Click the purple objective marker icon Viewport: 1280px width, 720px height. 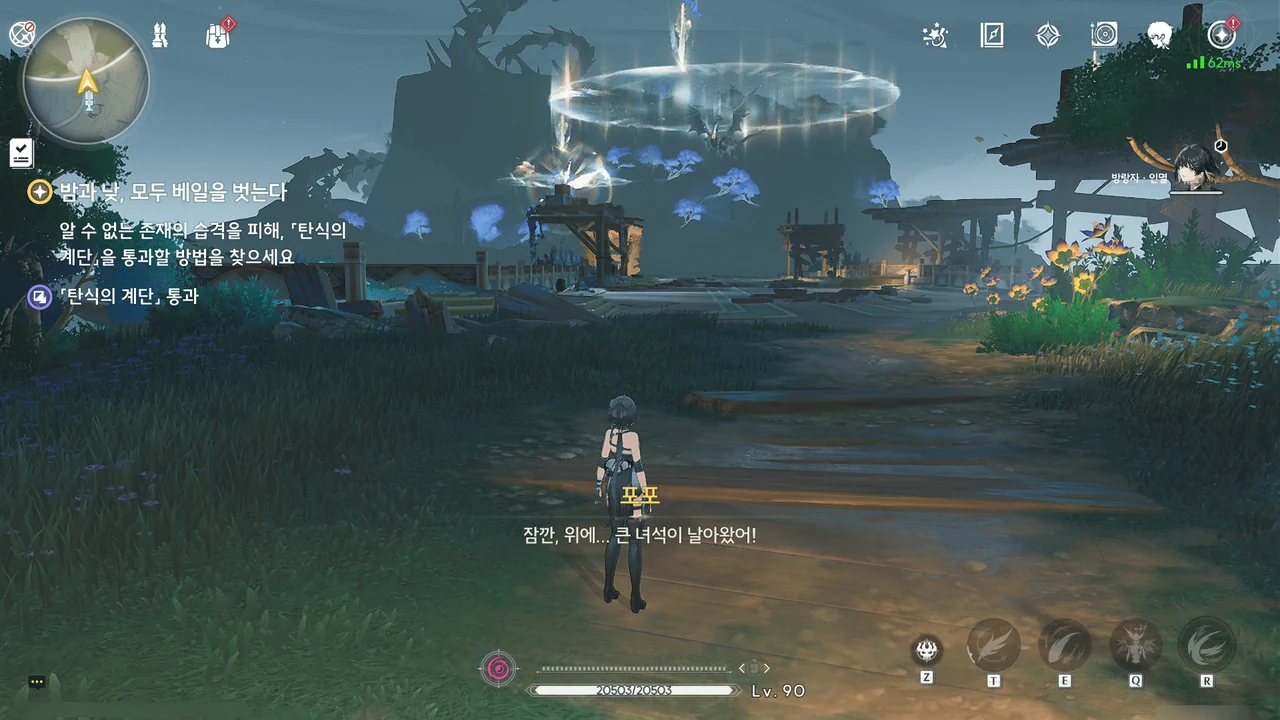[40, 296]
